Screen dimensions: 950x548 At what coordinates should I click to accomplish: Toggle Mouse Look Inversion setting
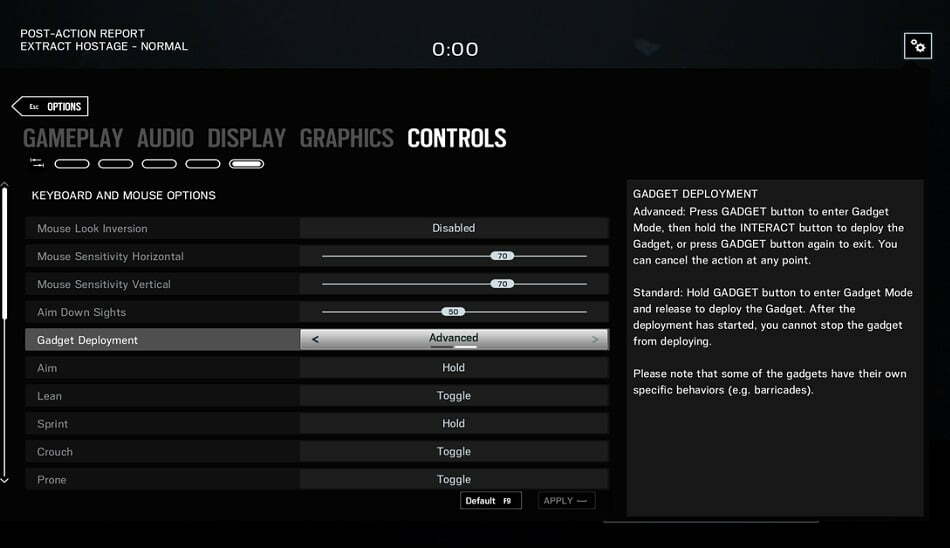[x=453, y=228]
